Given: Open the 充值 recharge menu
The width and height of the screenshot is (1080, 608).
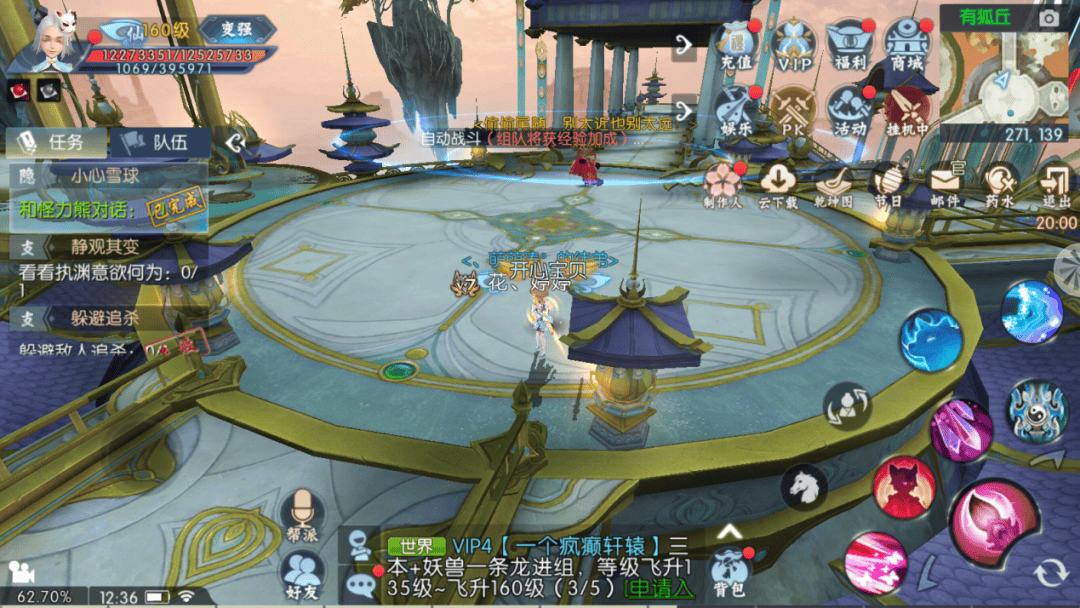Looking at the screenshot, I should 737,46.
